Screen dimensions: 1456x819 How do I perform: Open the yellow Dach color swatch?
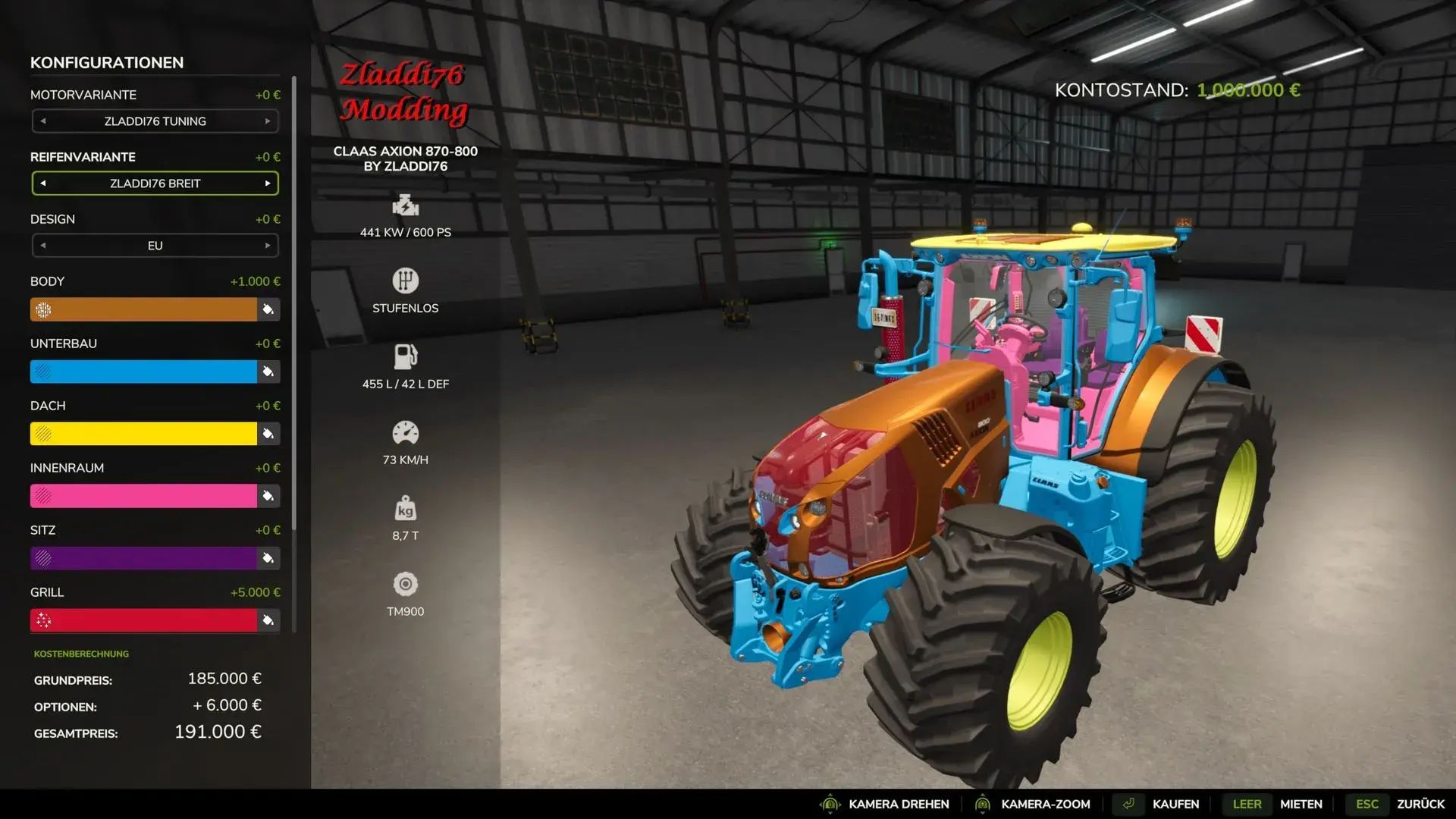click(x=143, y=434)
